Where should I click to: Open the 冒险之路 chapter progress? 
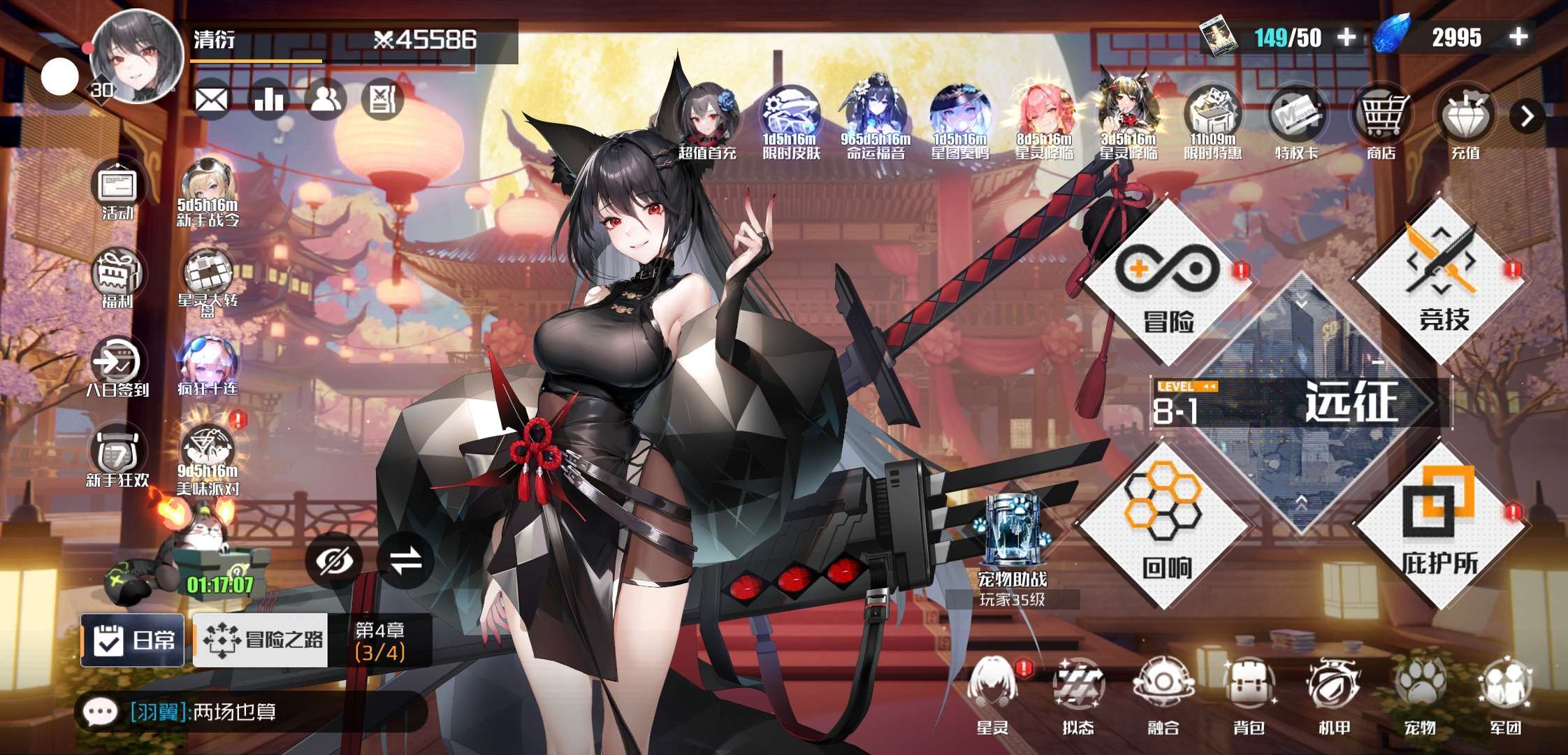click(x=261, y=640)
